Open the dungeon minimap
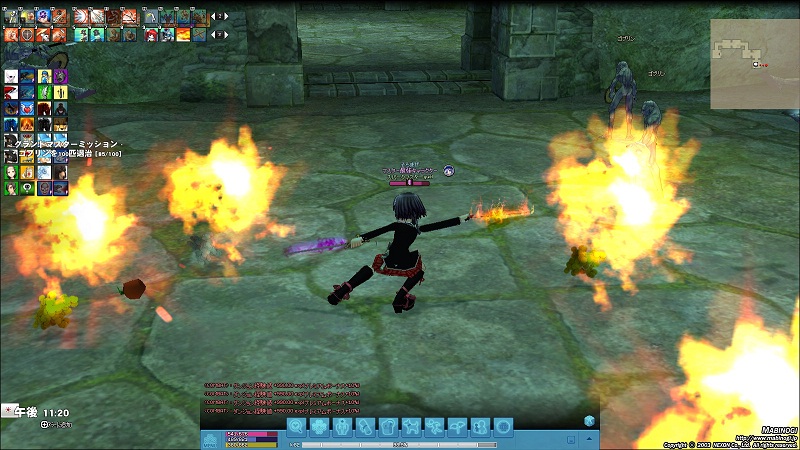 (x=754, y=63)
